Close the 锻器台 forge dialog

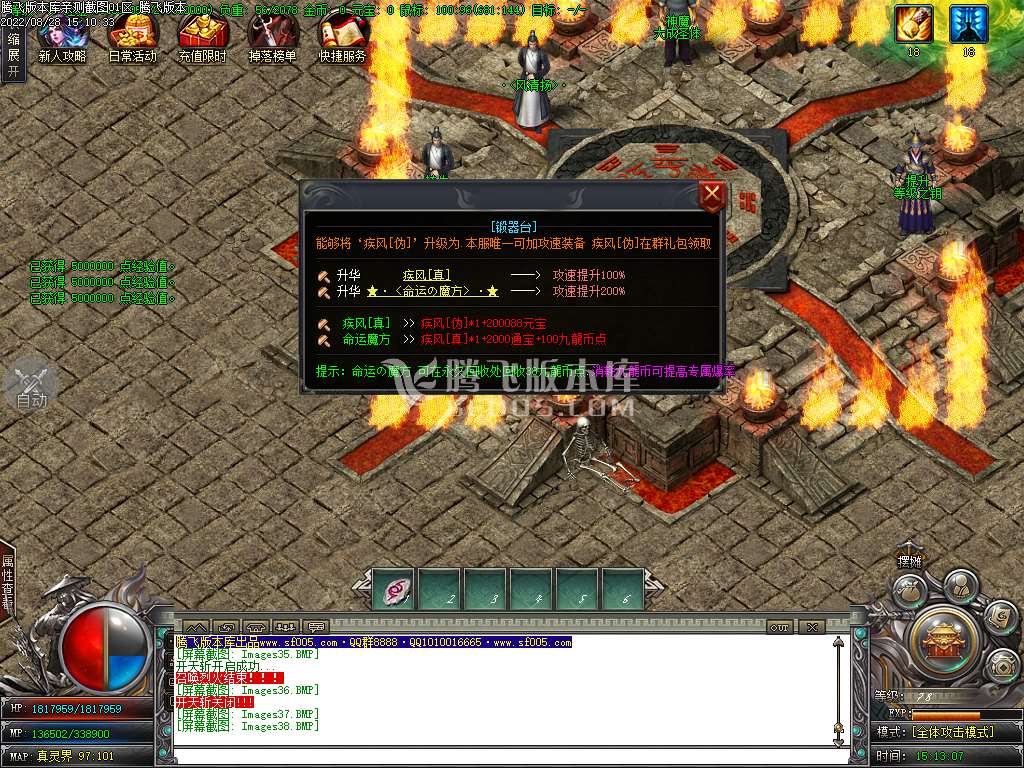coord(711,195)
